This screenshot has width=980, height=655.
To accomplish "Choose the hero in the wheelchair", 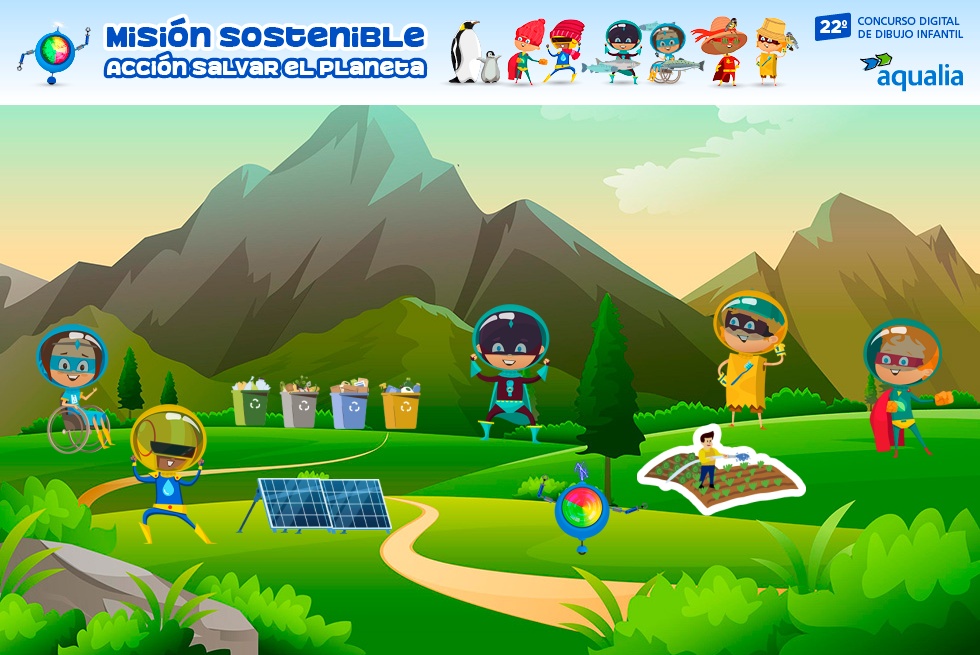I will (x=73, y=387).
